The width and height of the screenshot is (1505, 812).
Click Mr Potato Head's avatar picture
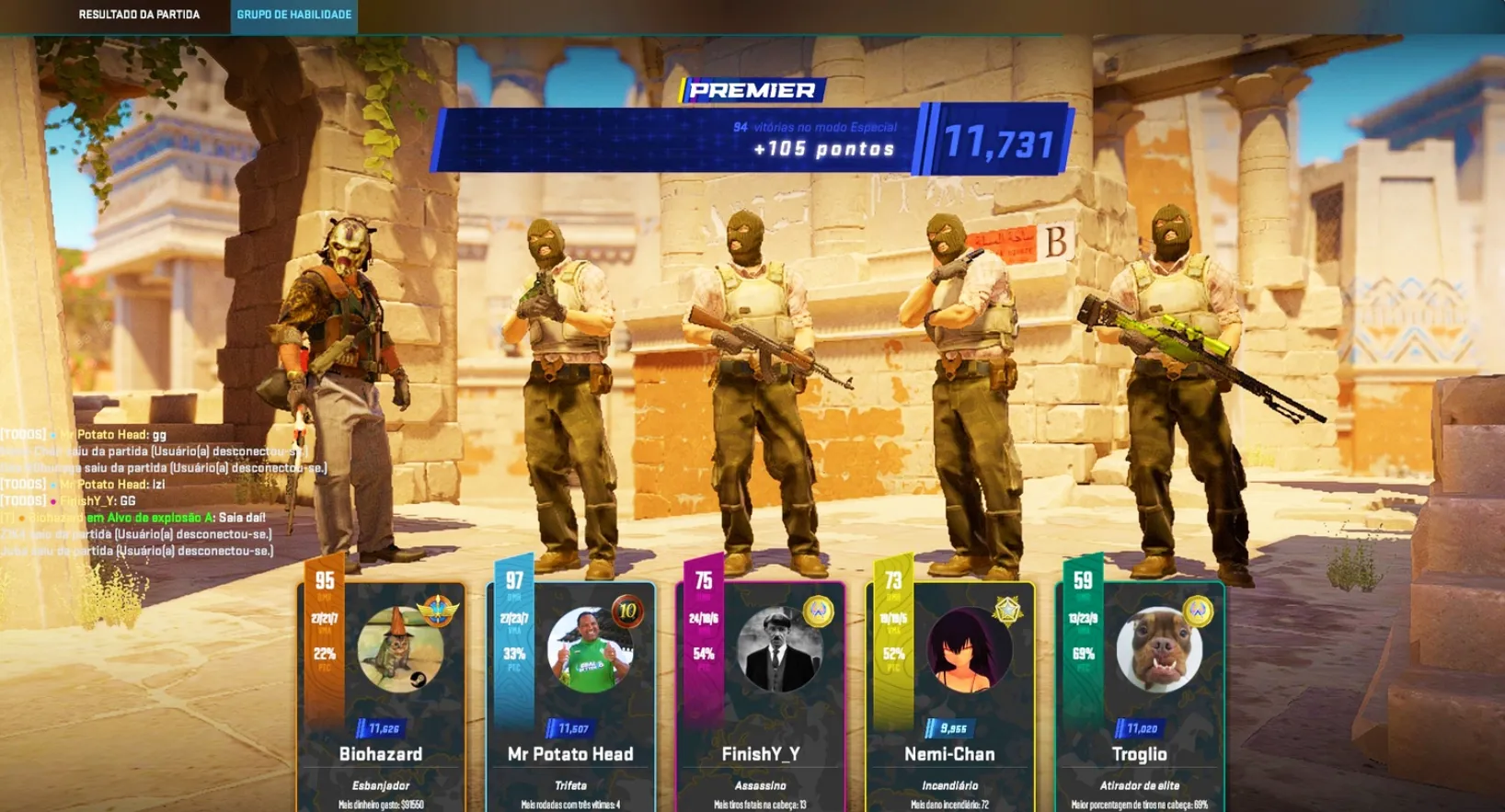(590, 650)
